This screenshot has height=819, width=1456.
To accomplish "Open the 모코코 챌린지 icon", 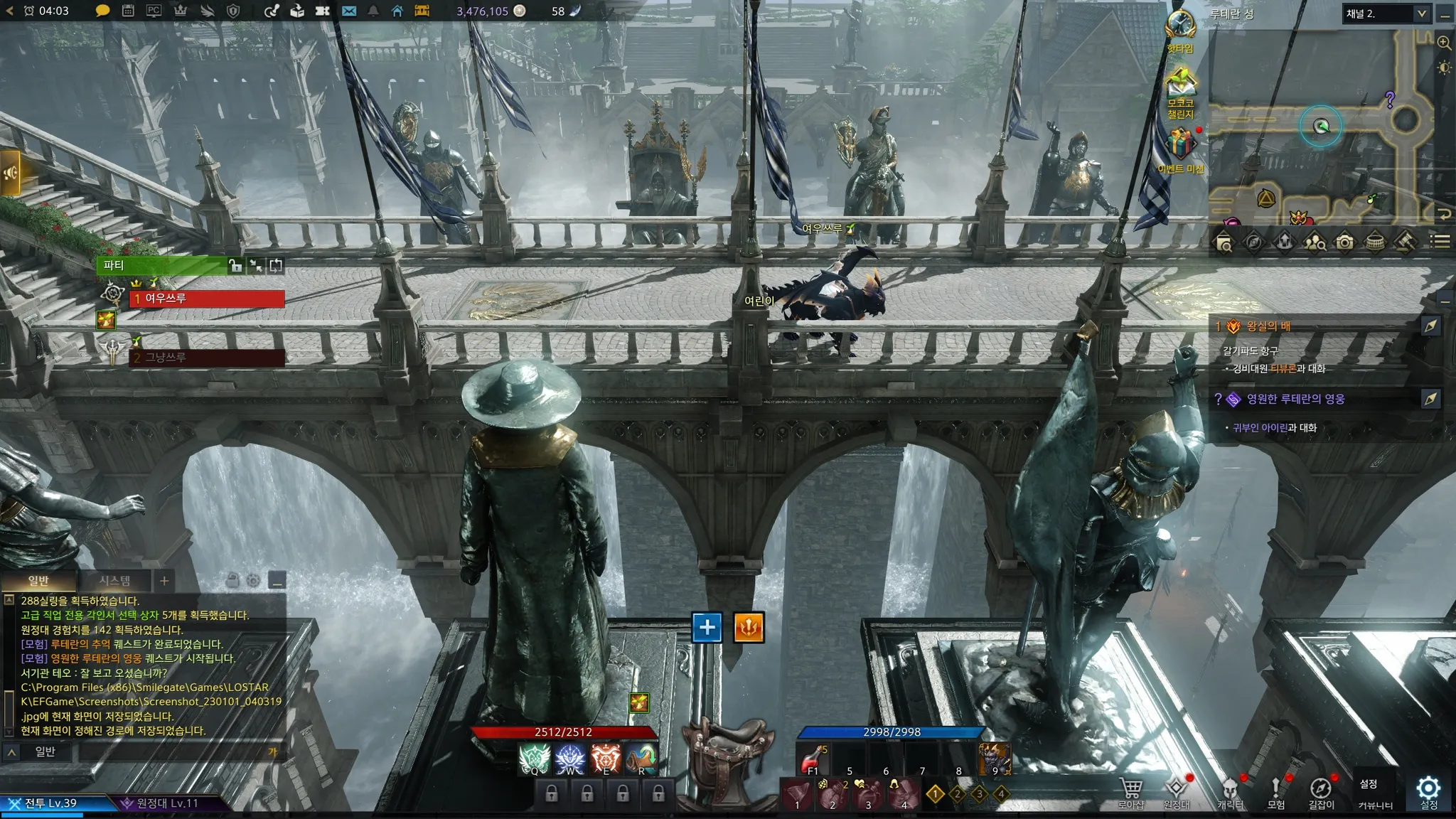I will pos(1180,85).
